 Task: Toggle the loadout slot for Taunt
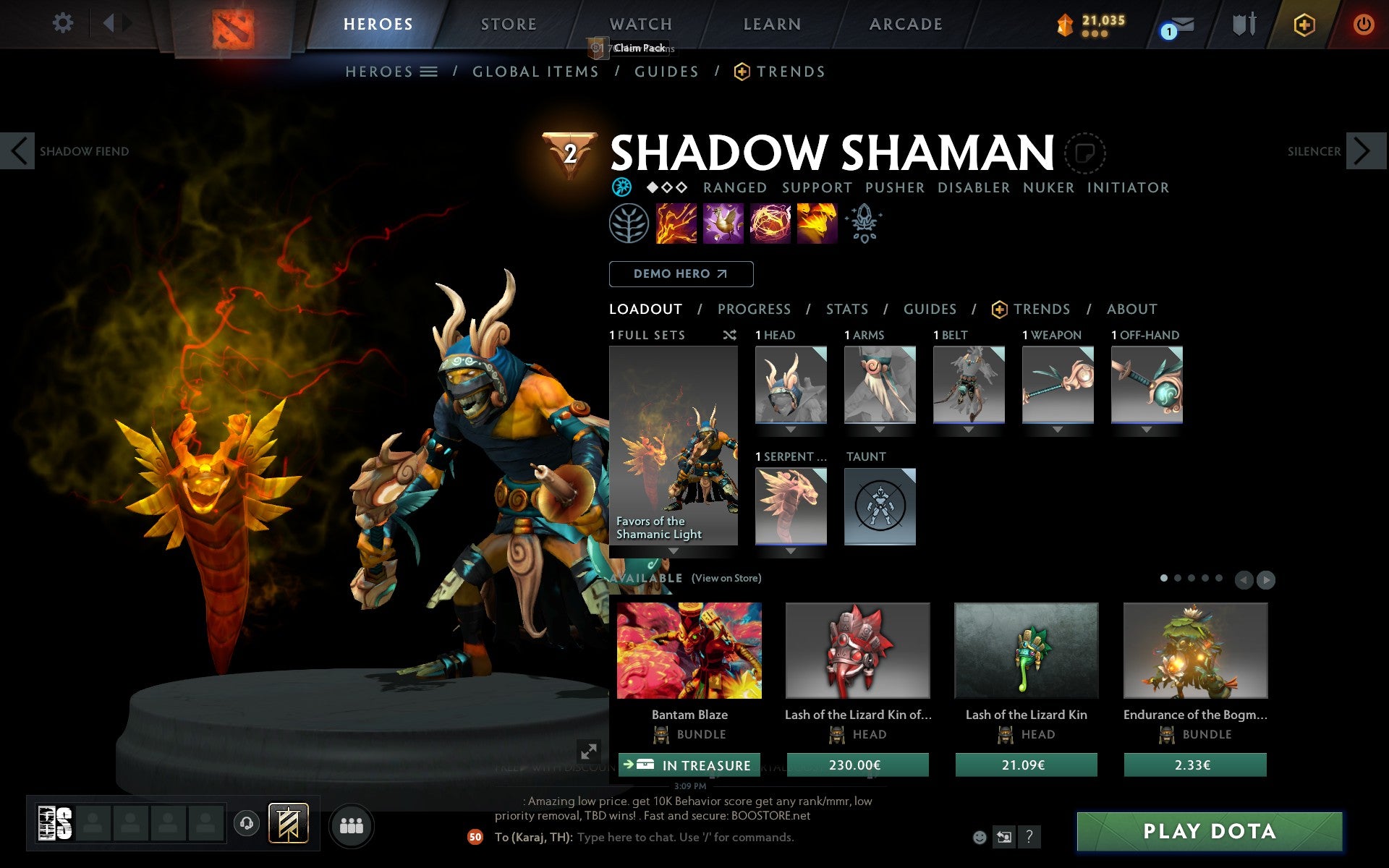point(879,506)
